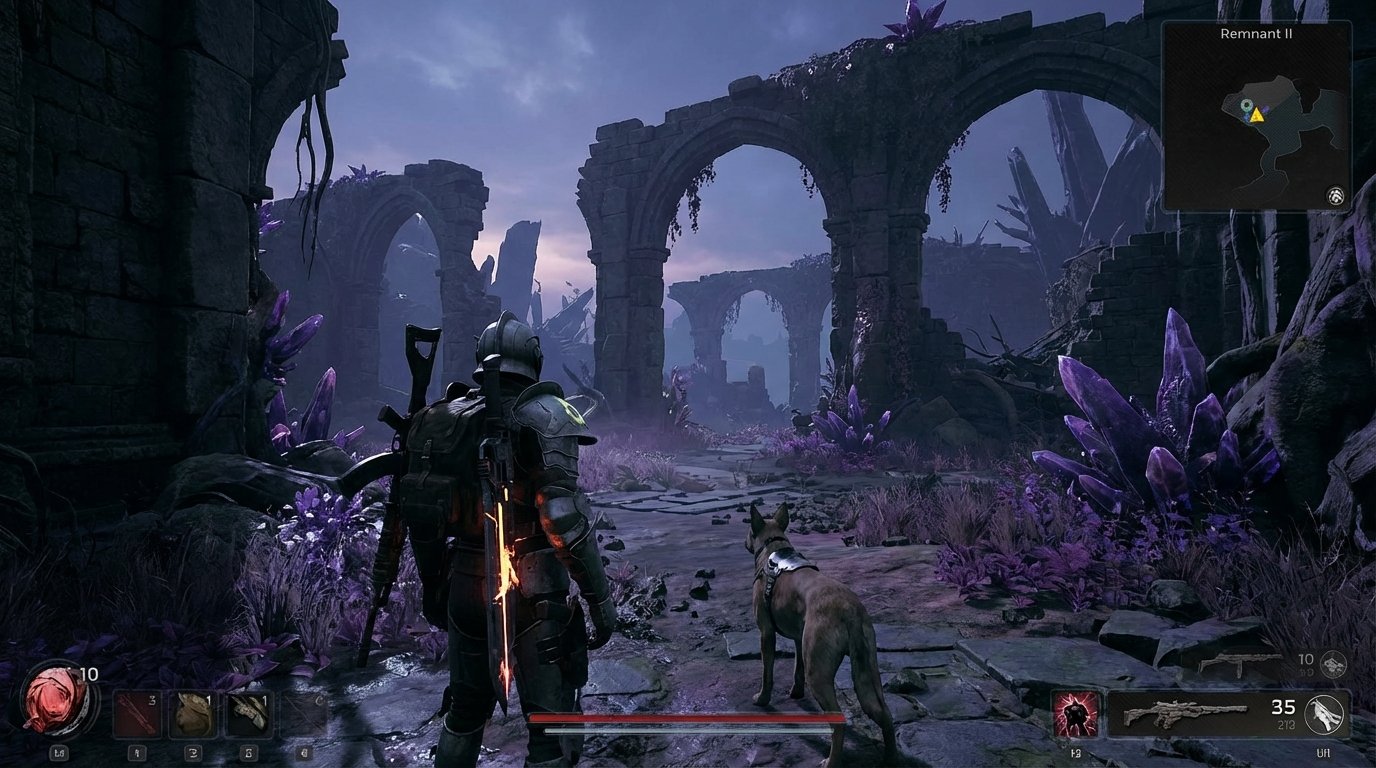1376x768 pixels.
Task: Click the long gun's ammo type icon
Action: click(x=1323, y=715)
